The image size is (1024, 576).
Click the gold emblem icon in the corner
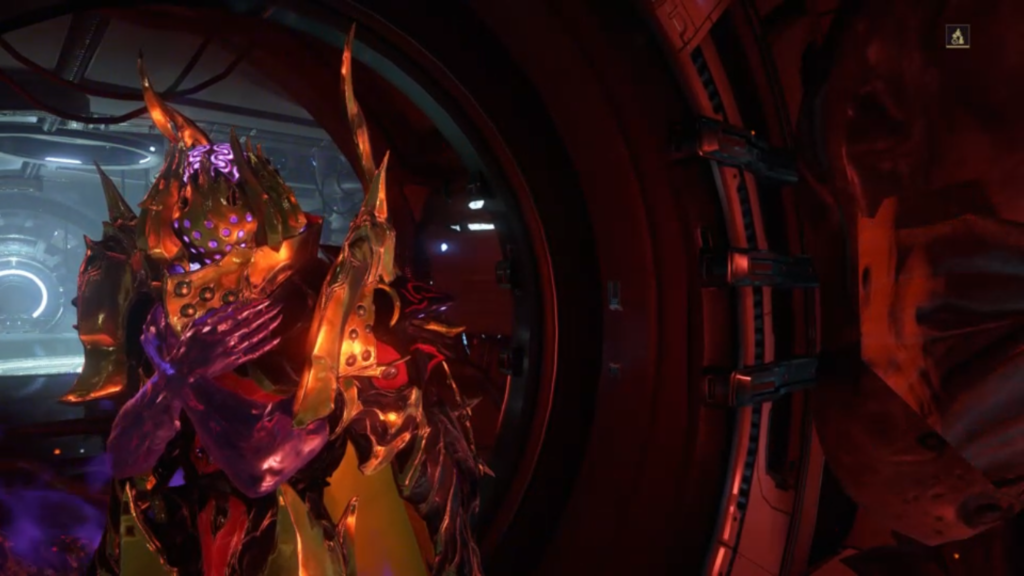tap(957, 37)
